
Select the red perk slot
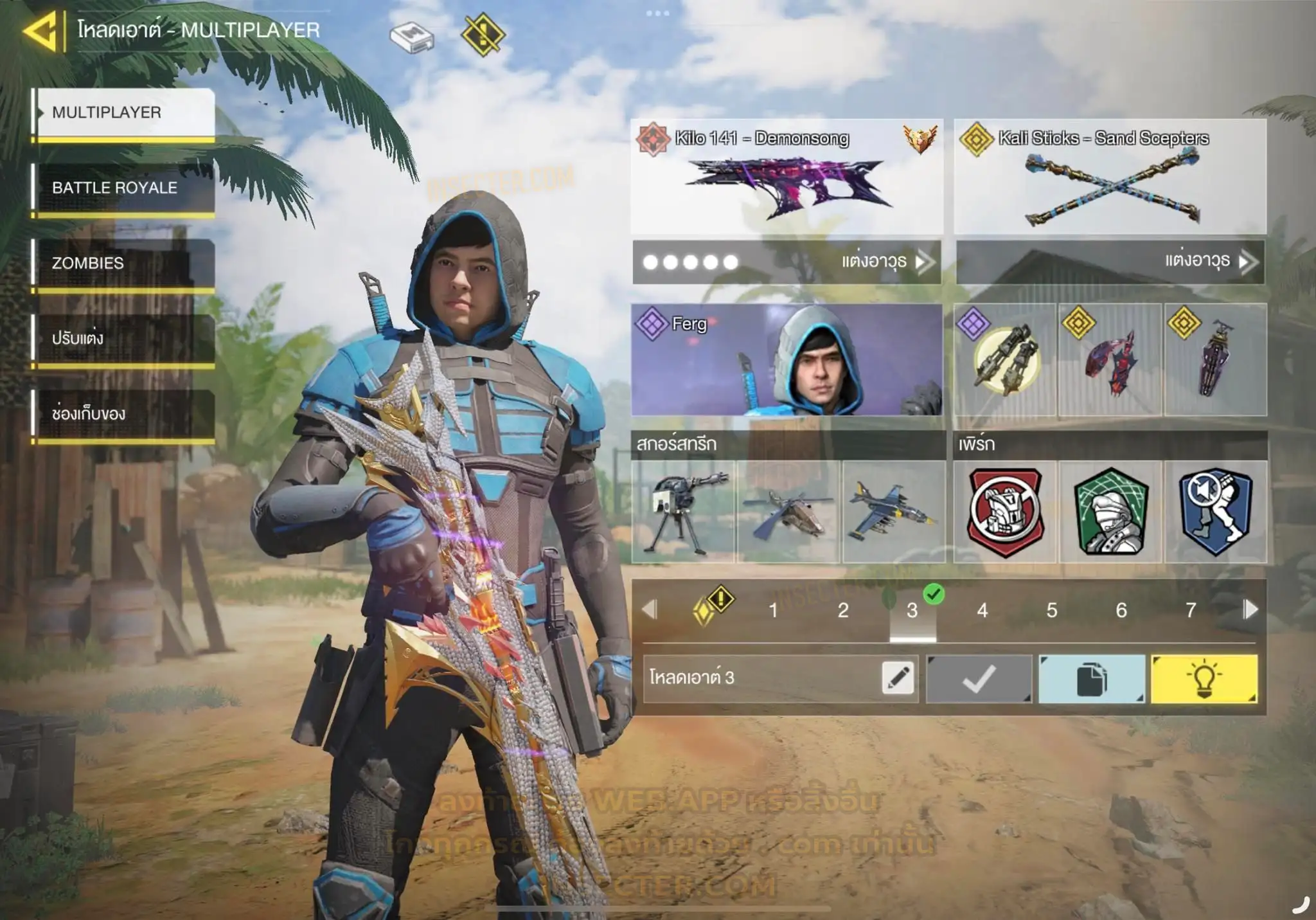[x=1005, y=512]
